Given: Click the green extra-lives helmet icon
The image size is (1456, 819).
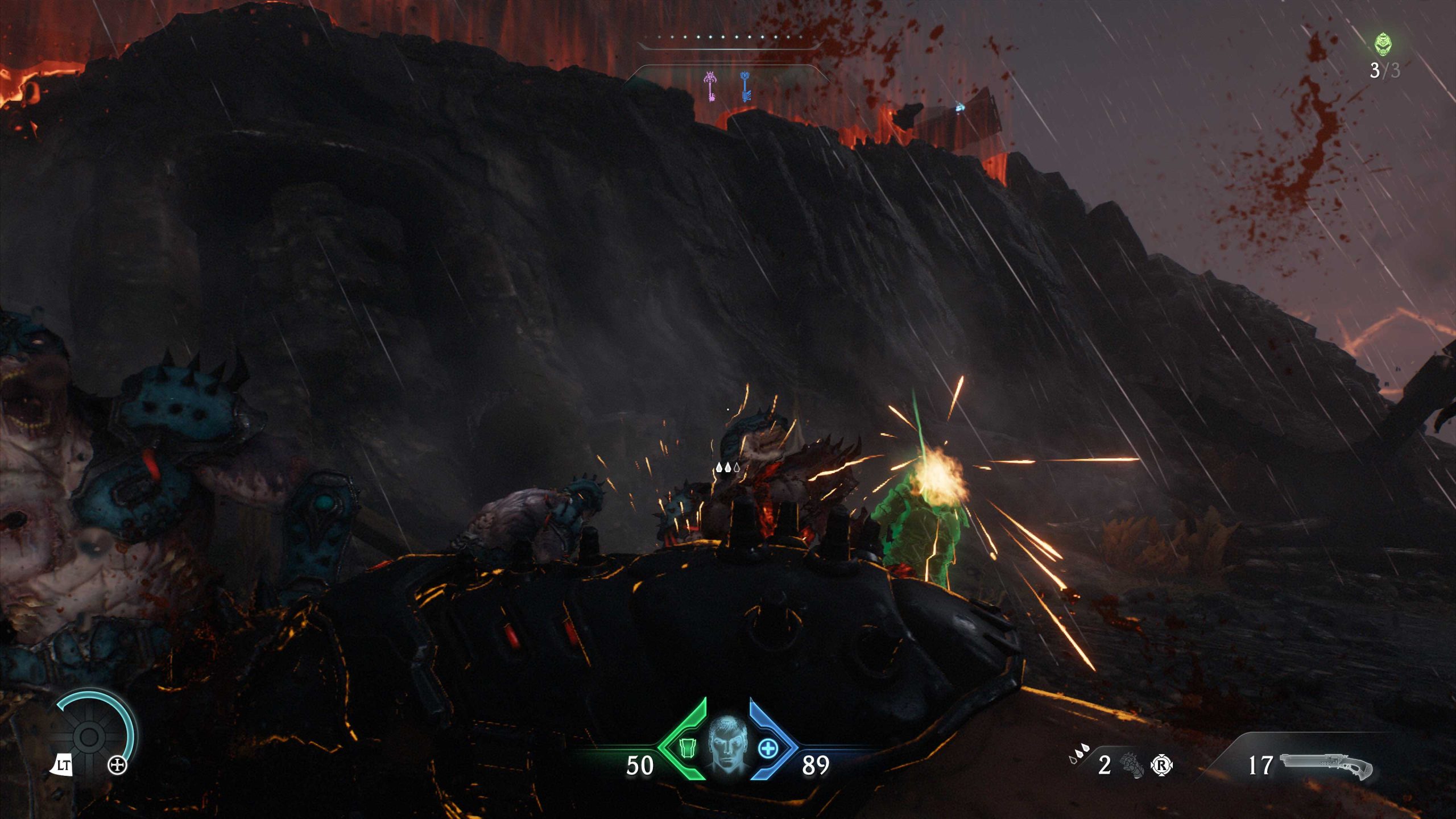Looking at the screenshot, I should pos(1383,44).
